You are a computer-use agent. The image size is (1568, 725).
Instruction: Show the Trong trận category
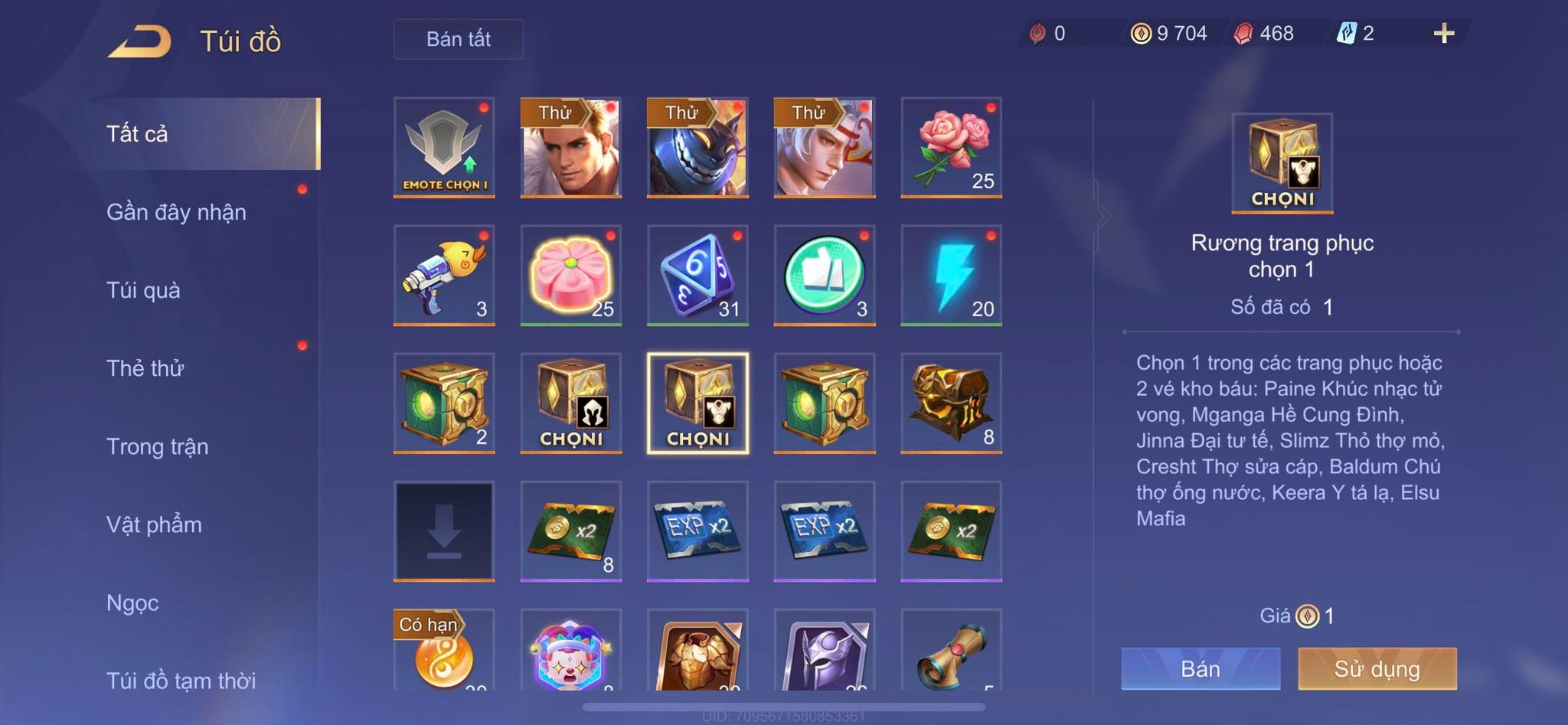[158, 446]
